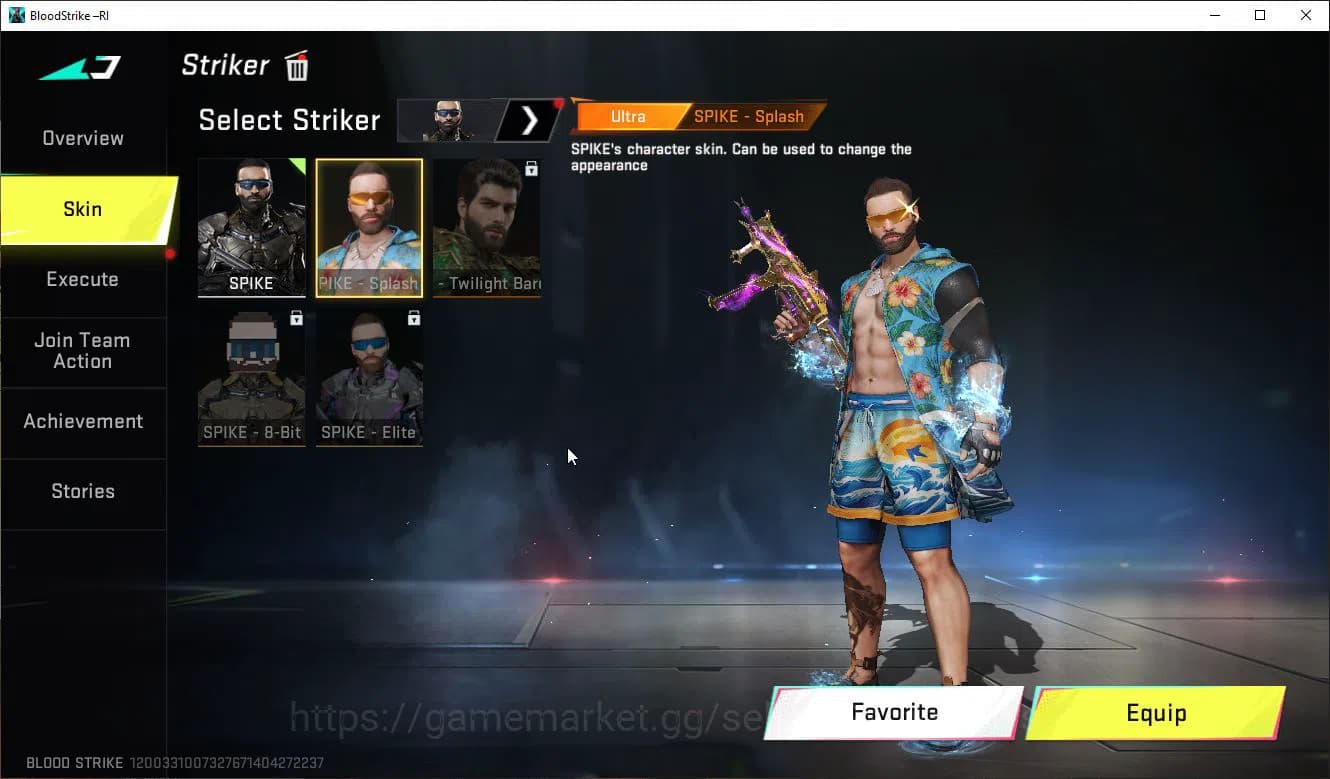Select the default SPIKE skin thumbnail
The height and width of the screenshot is (779, 1330).
click(251, 227)
